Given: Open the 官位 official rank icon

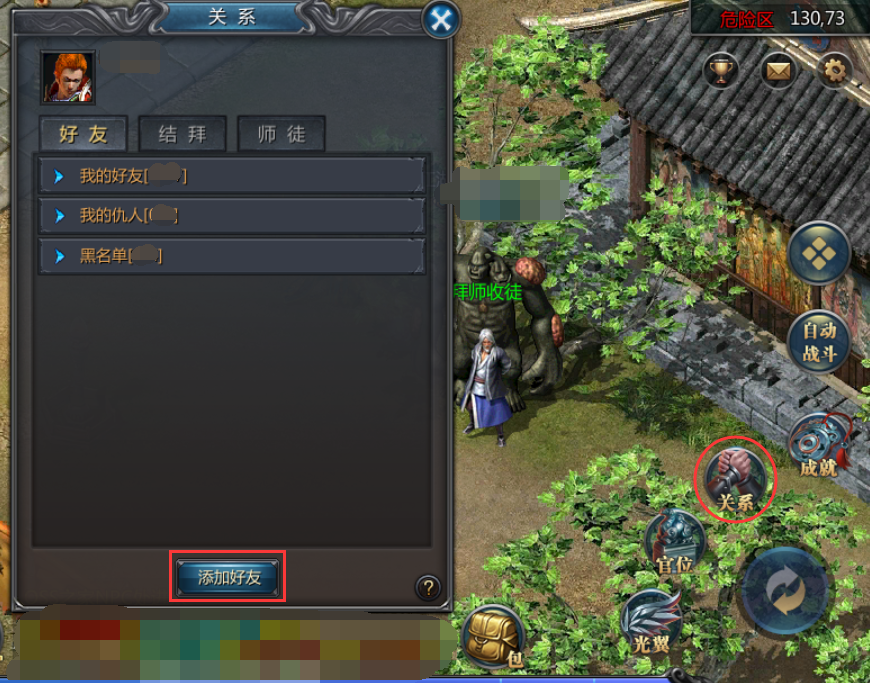Looking at the screenshot, I should (674, 542).
